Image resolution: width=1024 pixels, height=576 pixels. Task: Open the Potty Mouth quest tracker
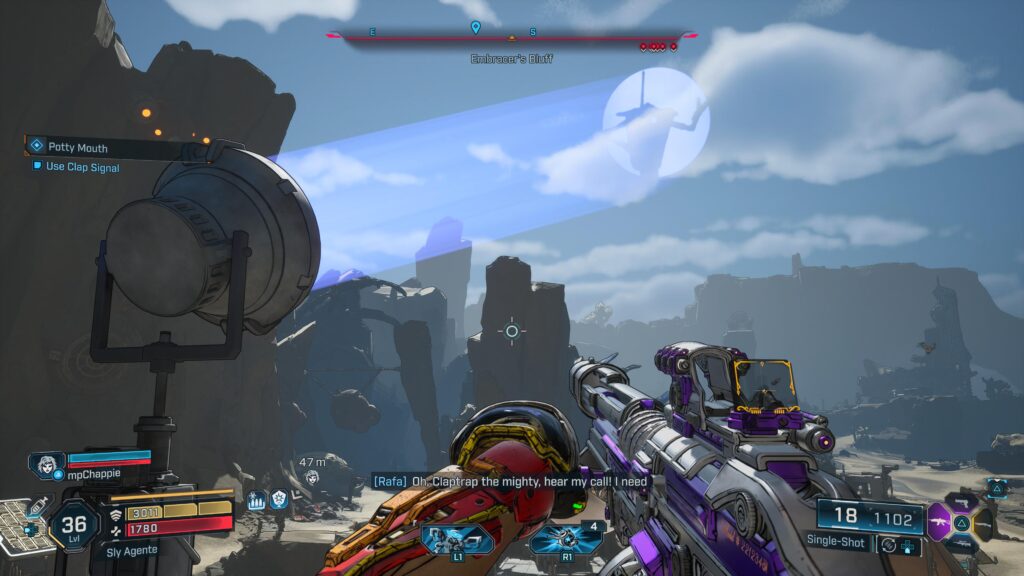click(78, 147)
